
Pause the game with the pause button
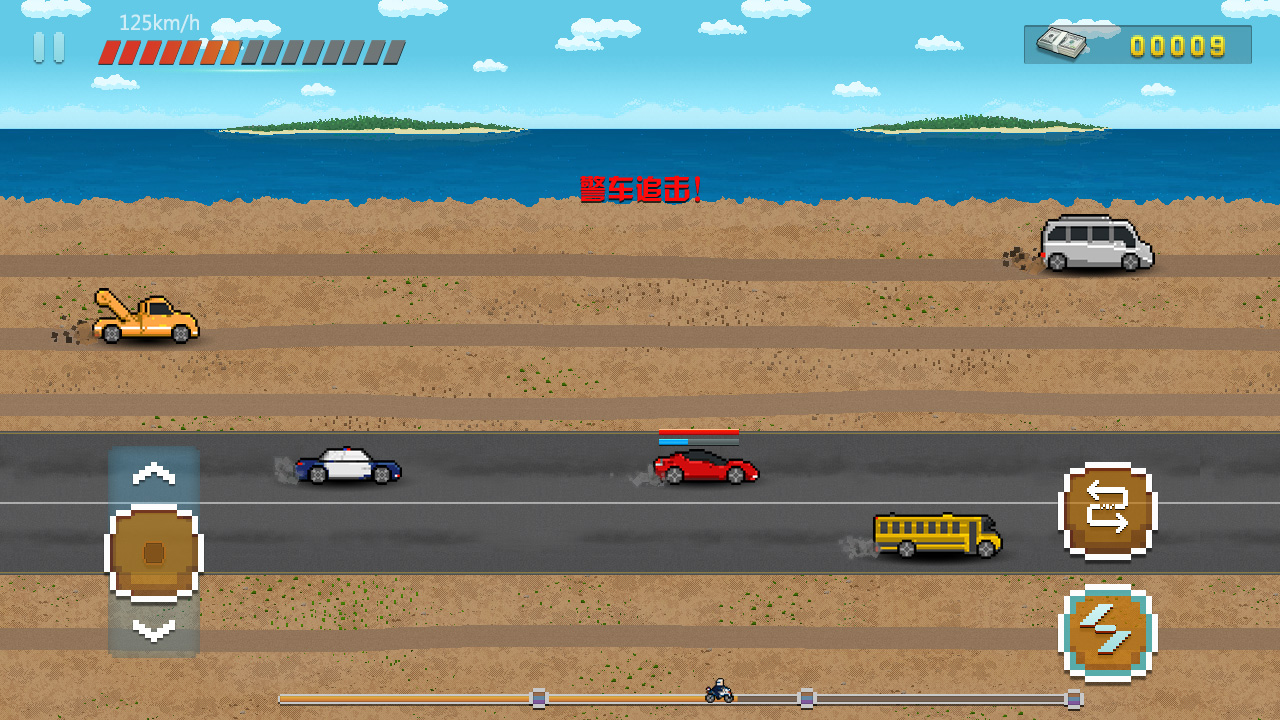point(48,47)
